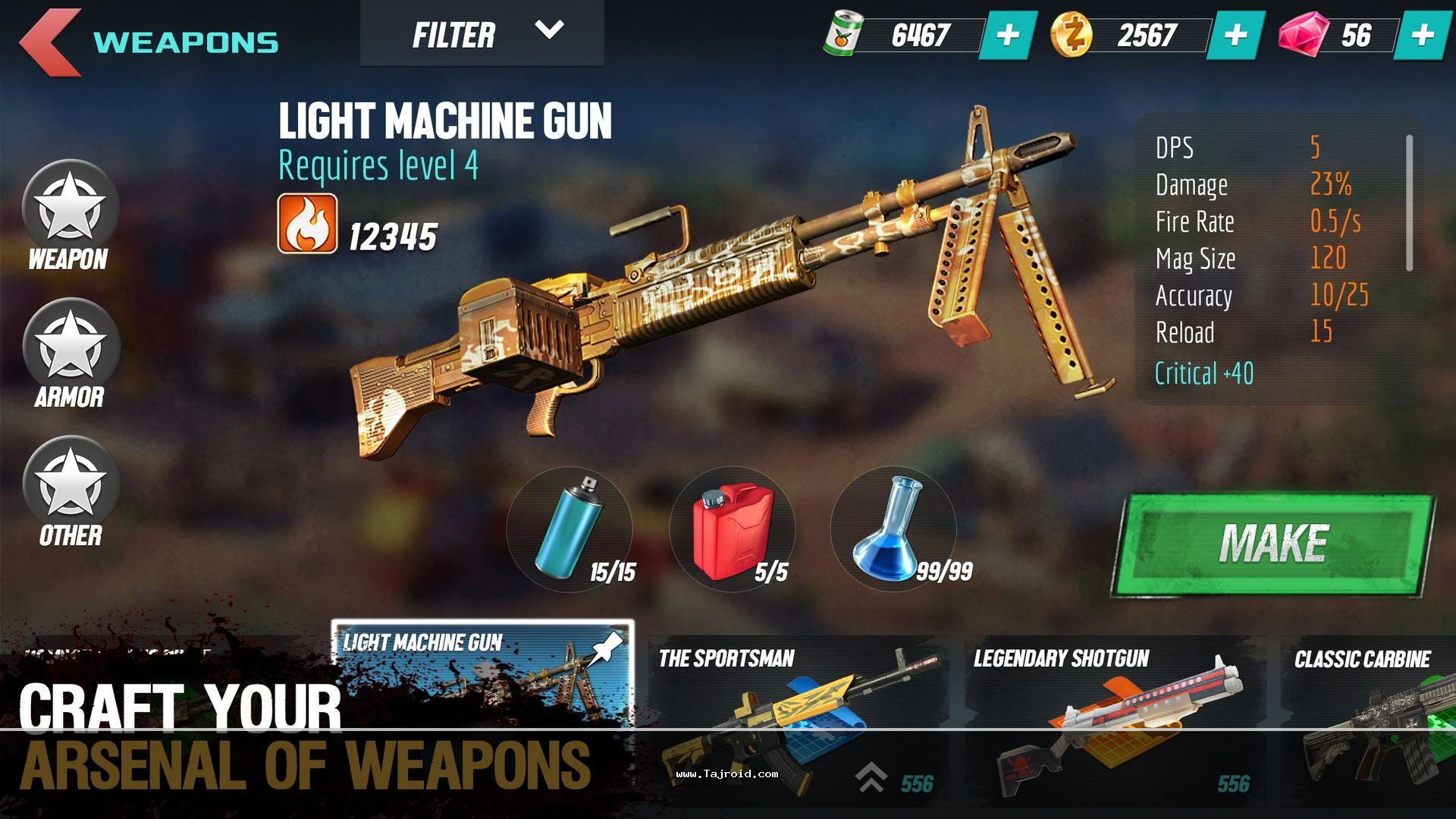
Task: Go back with the red arrow
Action: pyautogui.click(x=50, y=42)
